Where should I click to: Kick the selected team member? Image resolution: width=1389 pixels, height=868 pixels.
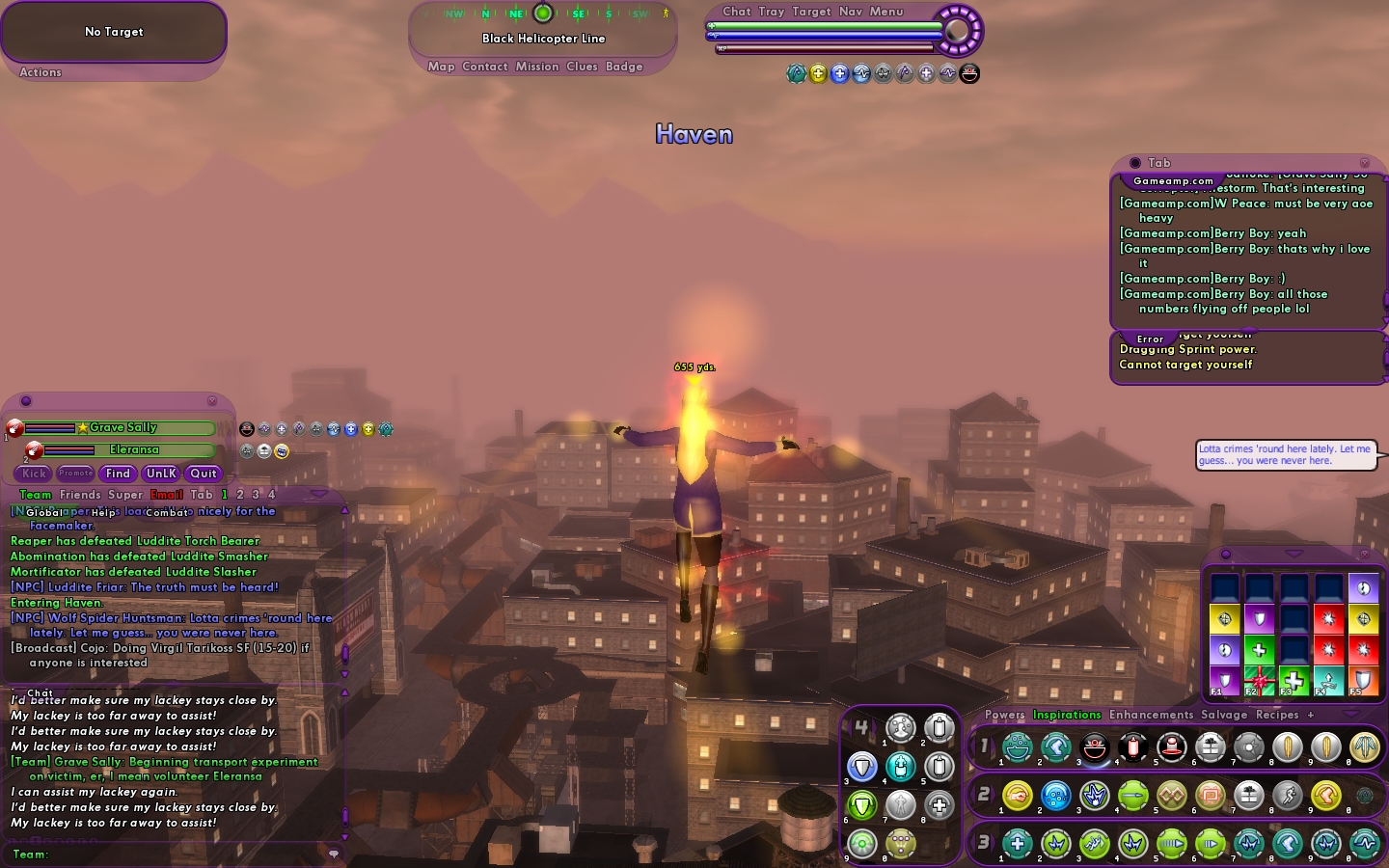click(x=35, y=474)
